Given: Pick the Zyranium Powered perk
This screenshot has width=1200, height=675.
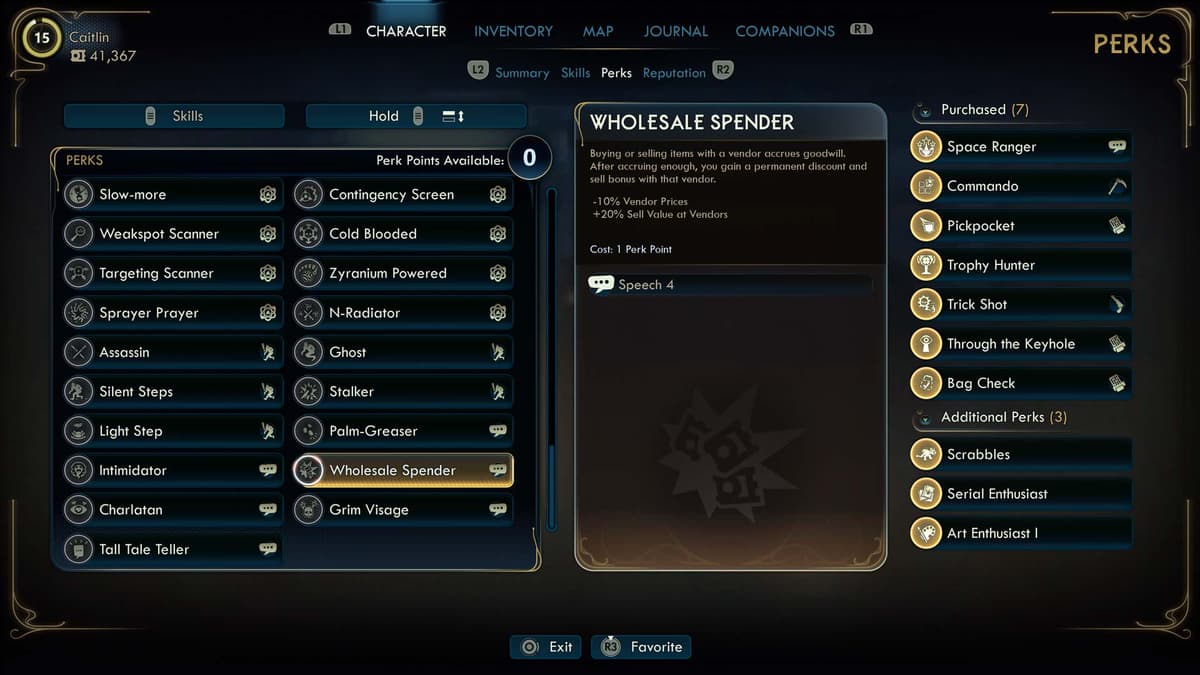Looking at the screenshot, I should coord(402,273).
